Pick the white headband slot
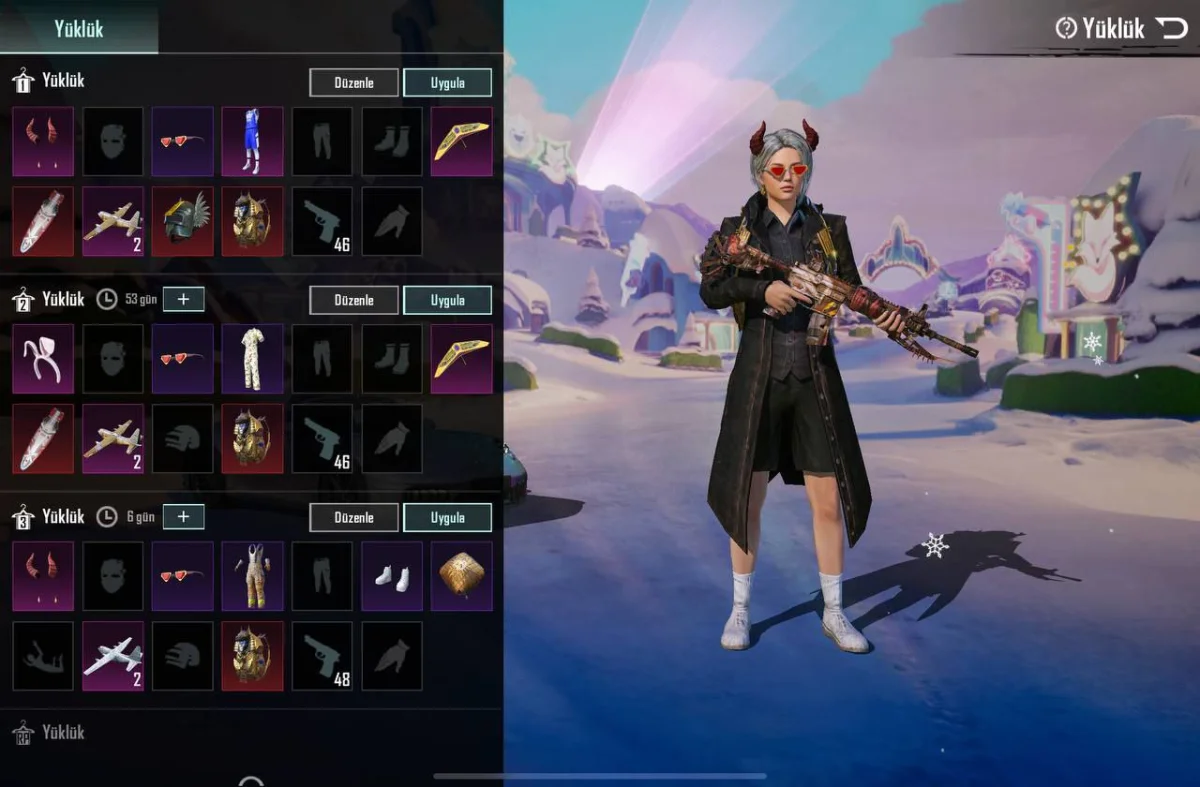1200x787 pixels. [x=43, y=358]
